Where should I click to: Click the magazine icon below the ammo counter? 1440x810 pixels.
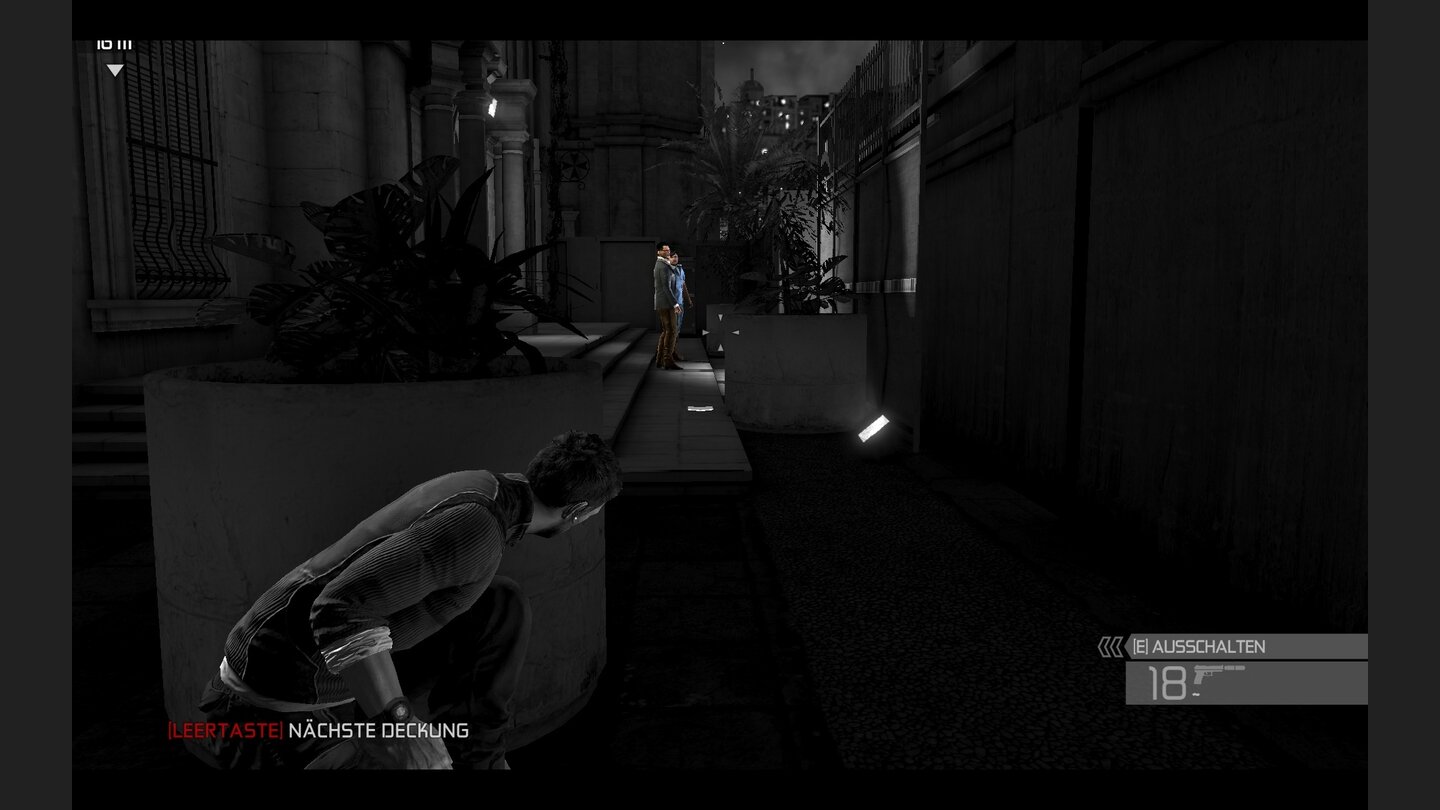click(1196, 693)
